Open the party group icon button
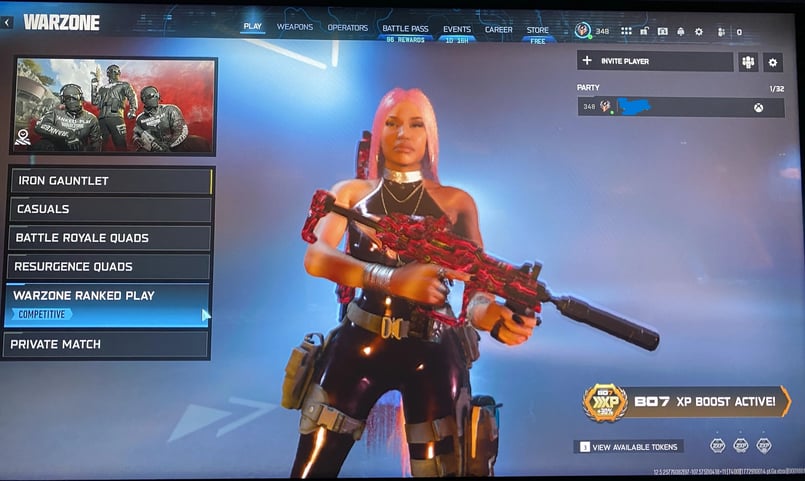 (748, 62)
